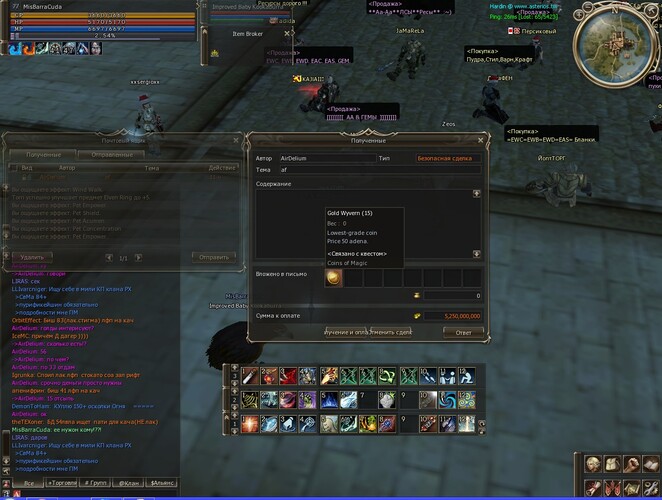Select the Gold Wyvern coin attachment slot
Viewport: 662px width, 500px height.
tap(335, 277)
